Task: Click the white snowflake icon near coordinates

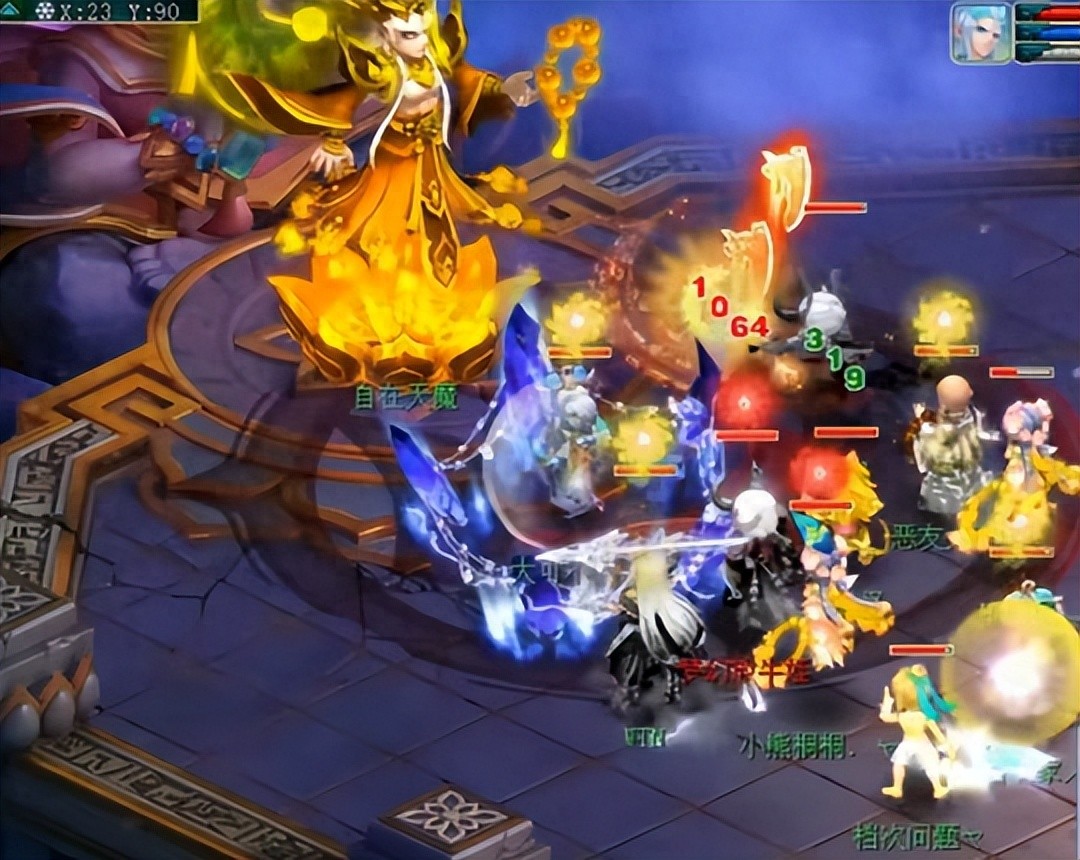Action: point(44,11)
